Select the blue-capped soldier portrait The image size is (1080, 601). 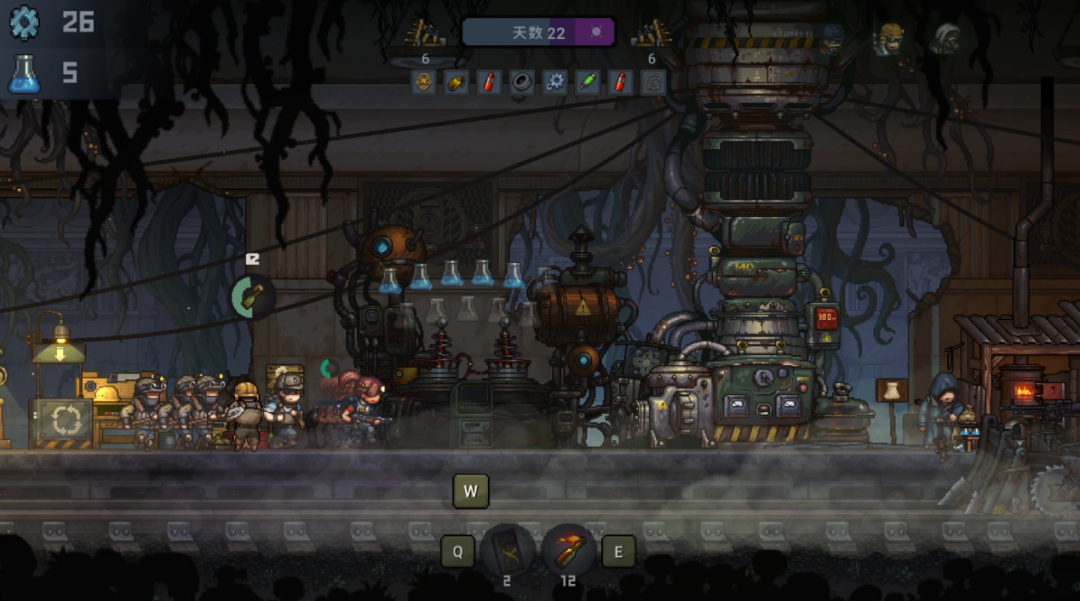click(831, 39)
